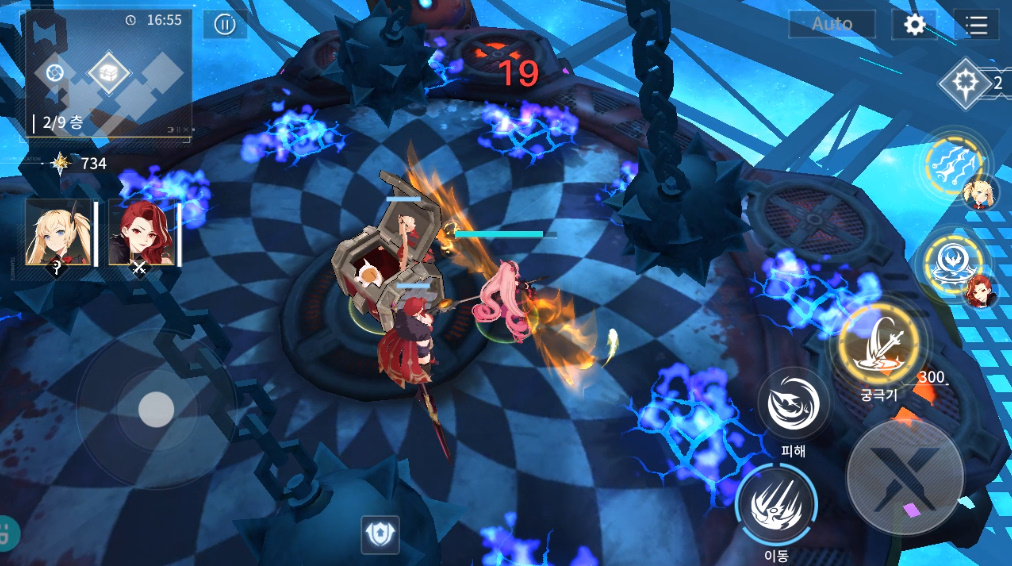Toggle Auto battle mode
The image size is (1012, 566).
click(x=832, y=24)
